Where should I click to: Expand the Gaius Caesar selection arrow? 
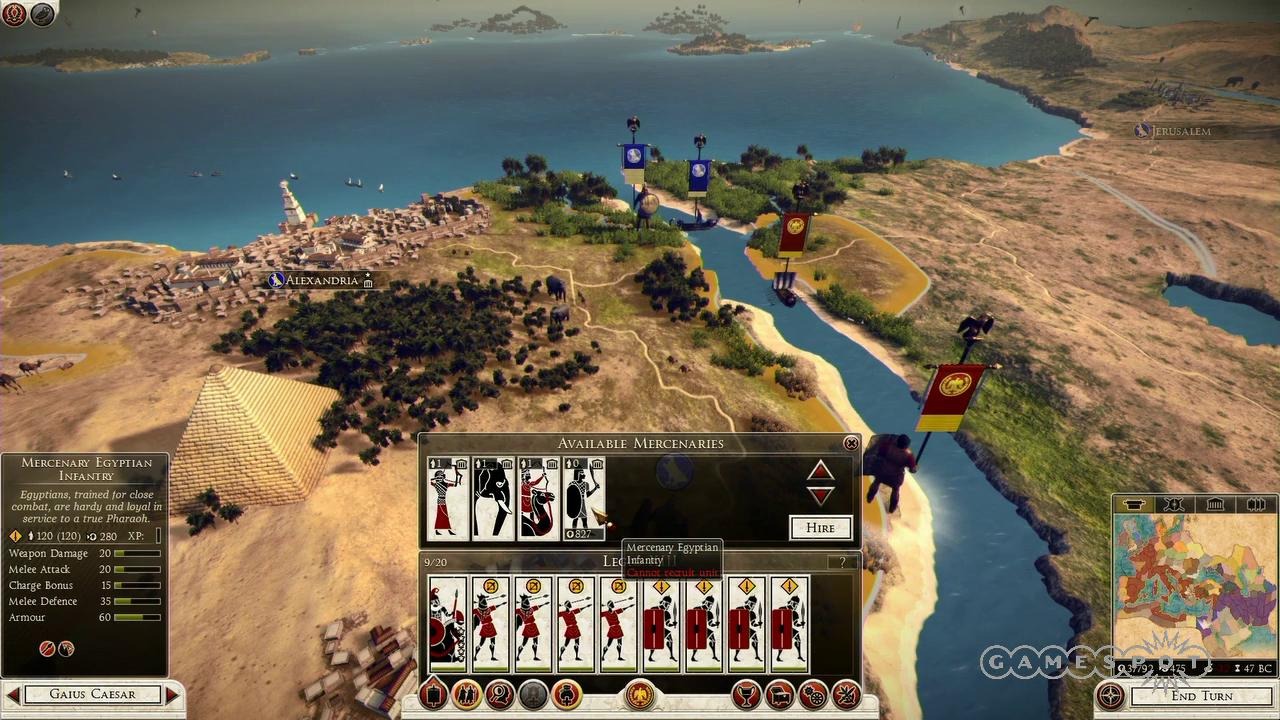tap(172, 694)
